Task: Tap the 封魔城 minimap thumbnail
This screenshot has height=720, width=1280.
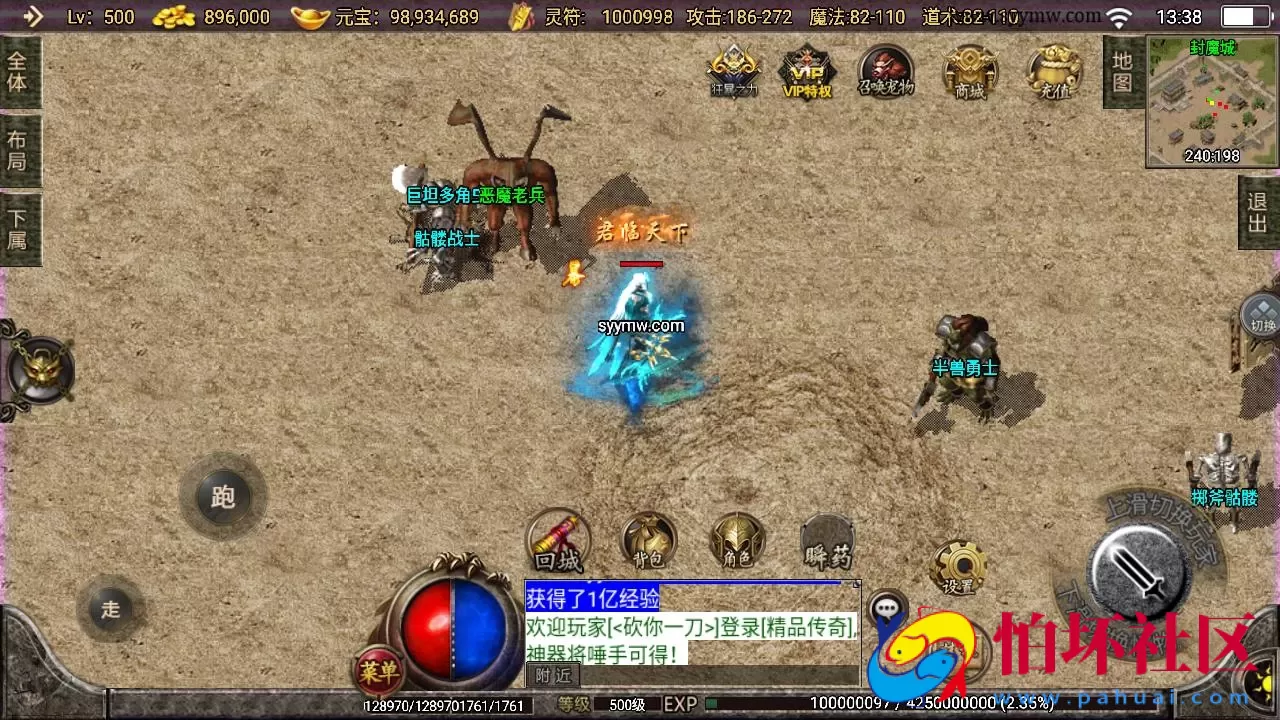Action: coord(1210,100)
